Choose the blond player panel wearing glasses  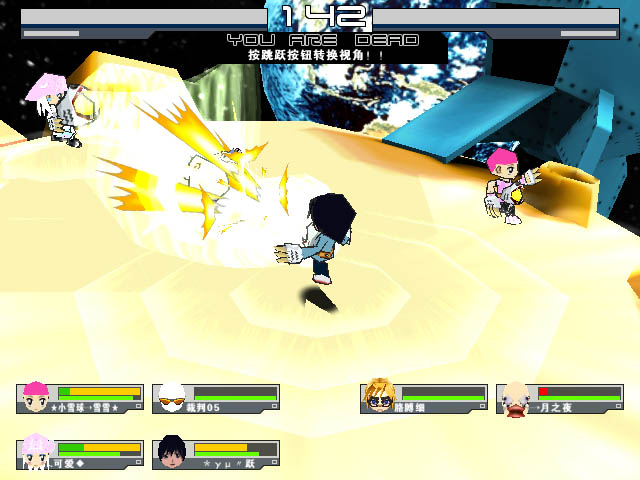coord(424,398)
